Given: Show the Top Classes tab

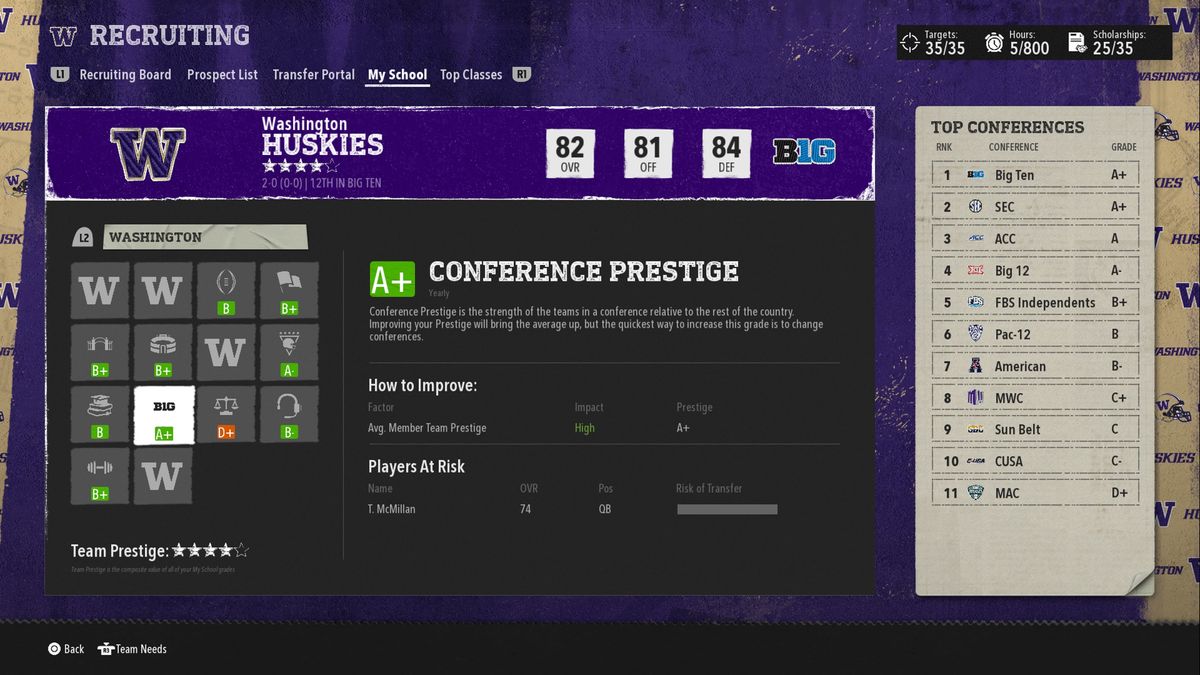Looking at the screenshot, I should [x=471, y=75].
